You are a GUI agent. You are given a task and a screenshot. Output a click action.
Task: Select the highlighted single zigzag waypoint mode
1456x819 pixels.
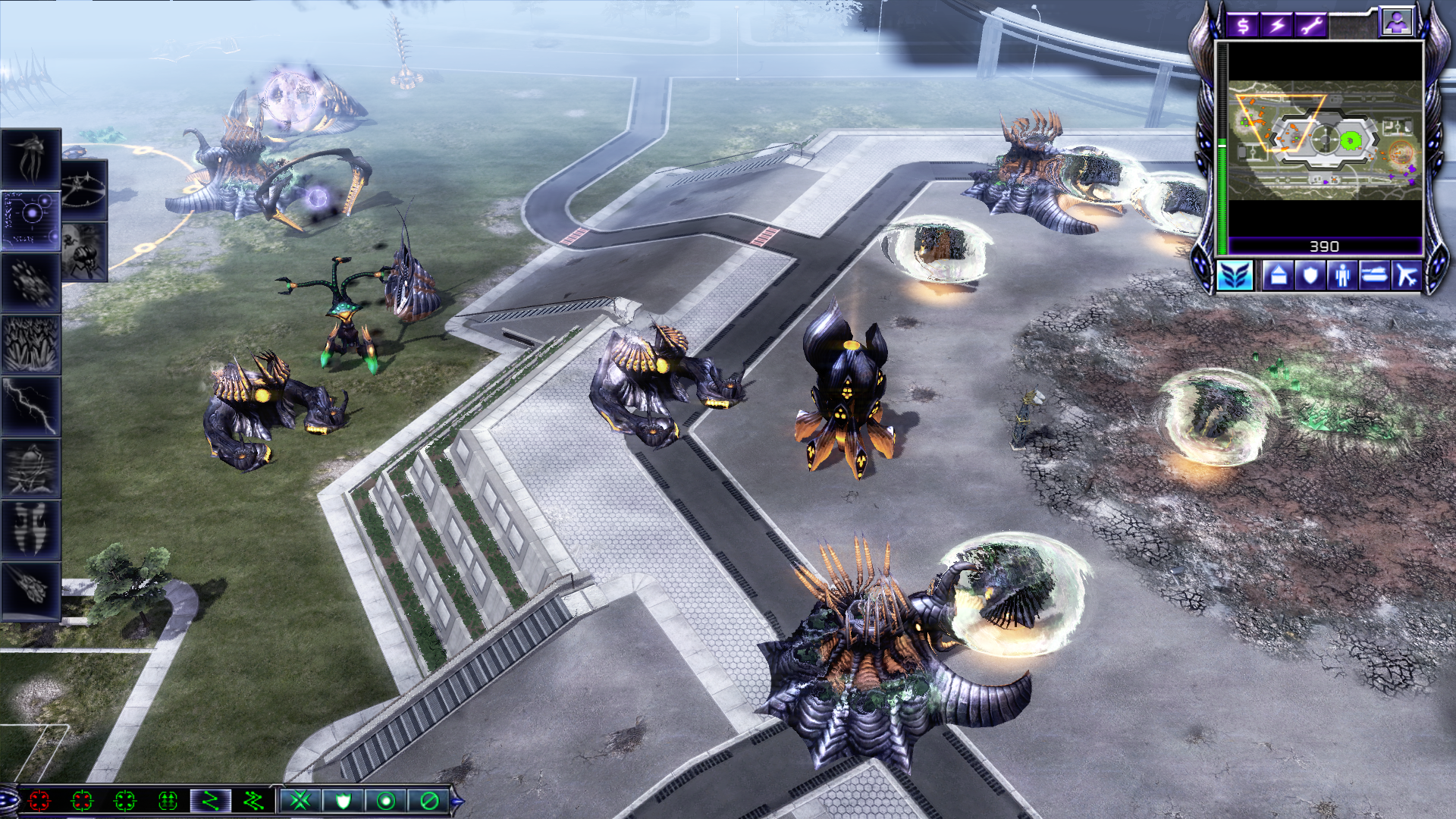click(210, 800)
